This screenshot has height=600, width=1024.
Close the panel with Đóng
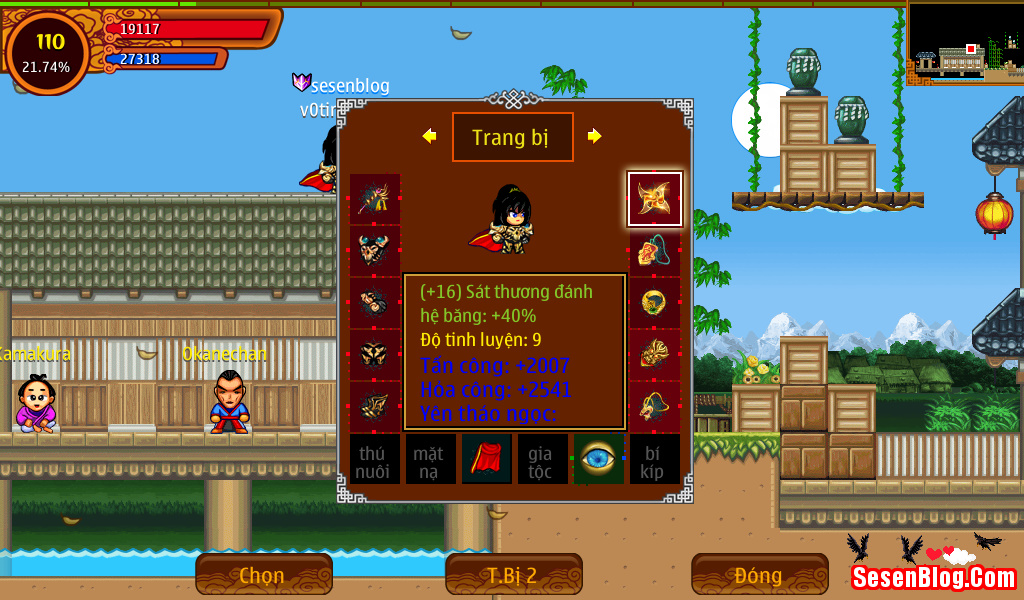[x=759, y=575]
